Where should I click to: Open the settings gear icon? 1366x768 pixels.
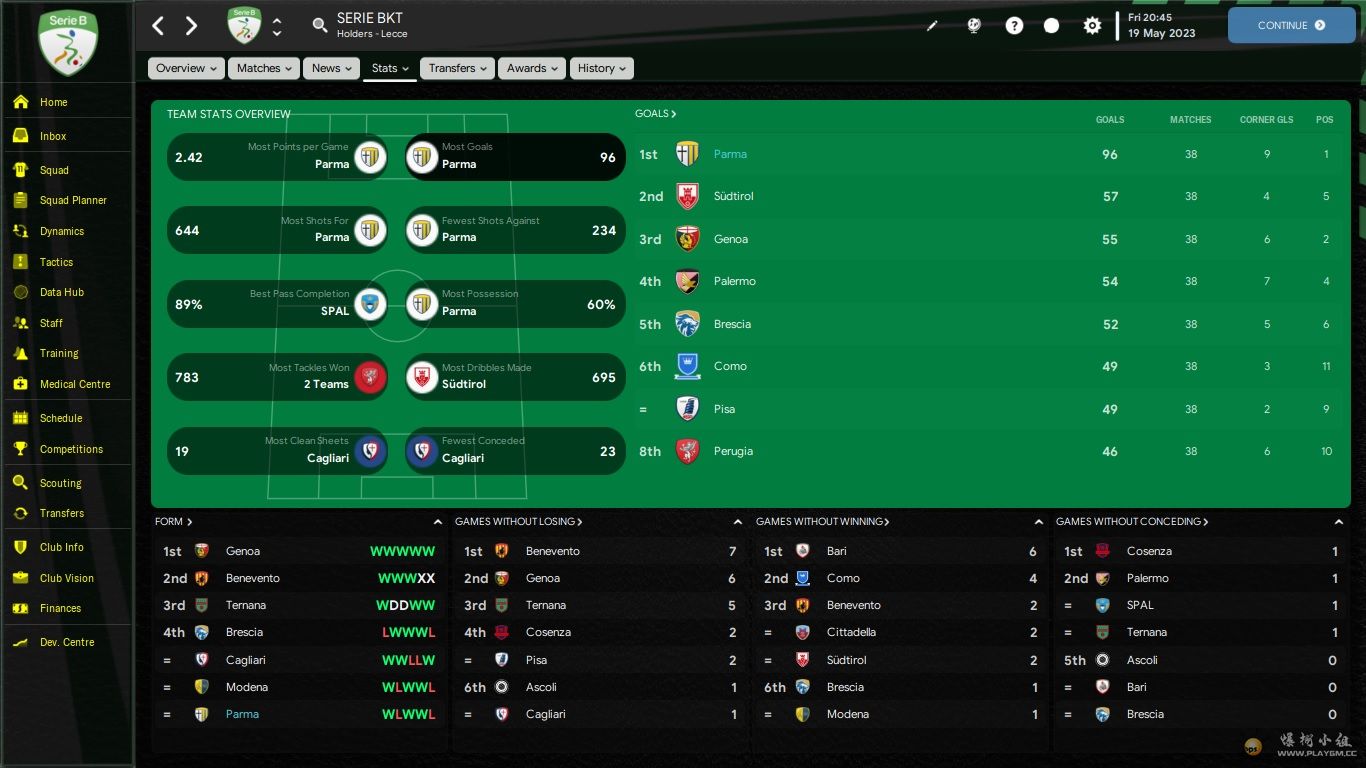pyautogui.click(x=1092, y=26)
